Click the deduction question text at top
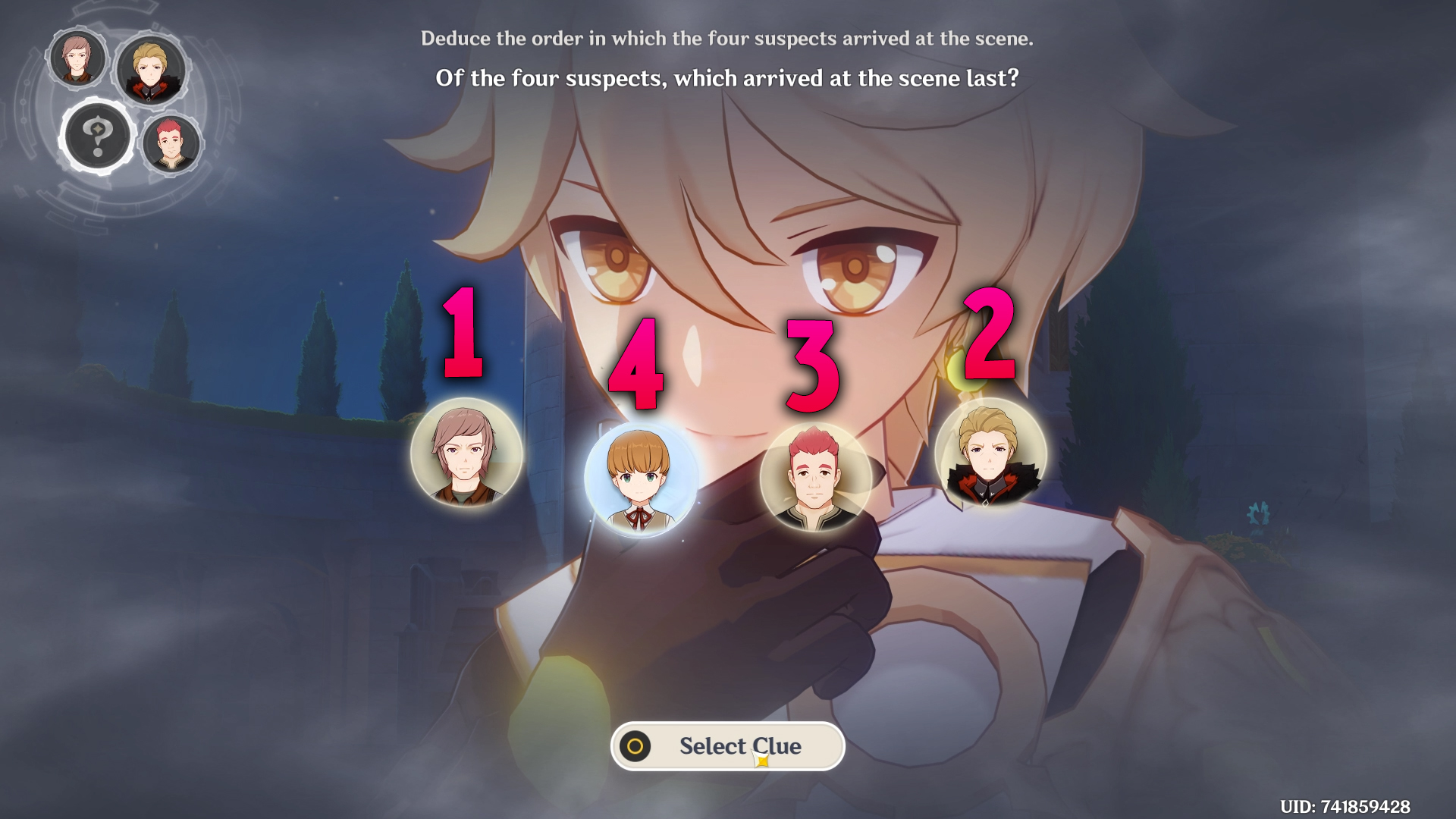1456x819 pixels. click(x=728, y=77)
